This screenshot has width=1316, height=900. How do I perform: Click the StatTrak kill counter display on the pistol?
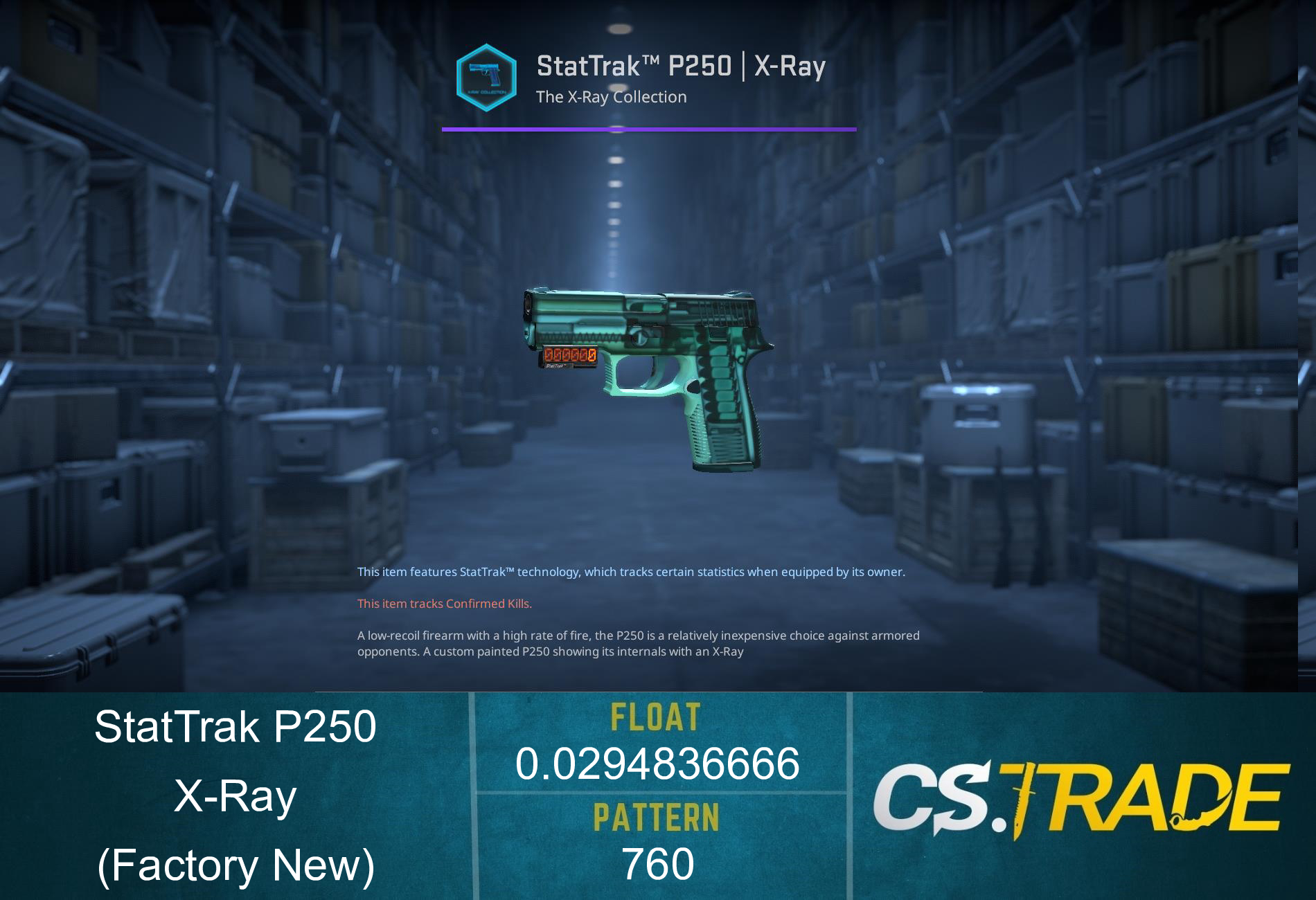(x=569, y=357)
